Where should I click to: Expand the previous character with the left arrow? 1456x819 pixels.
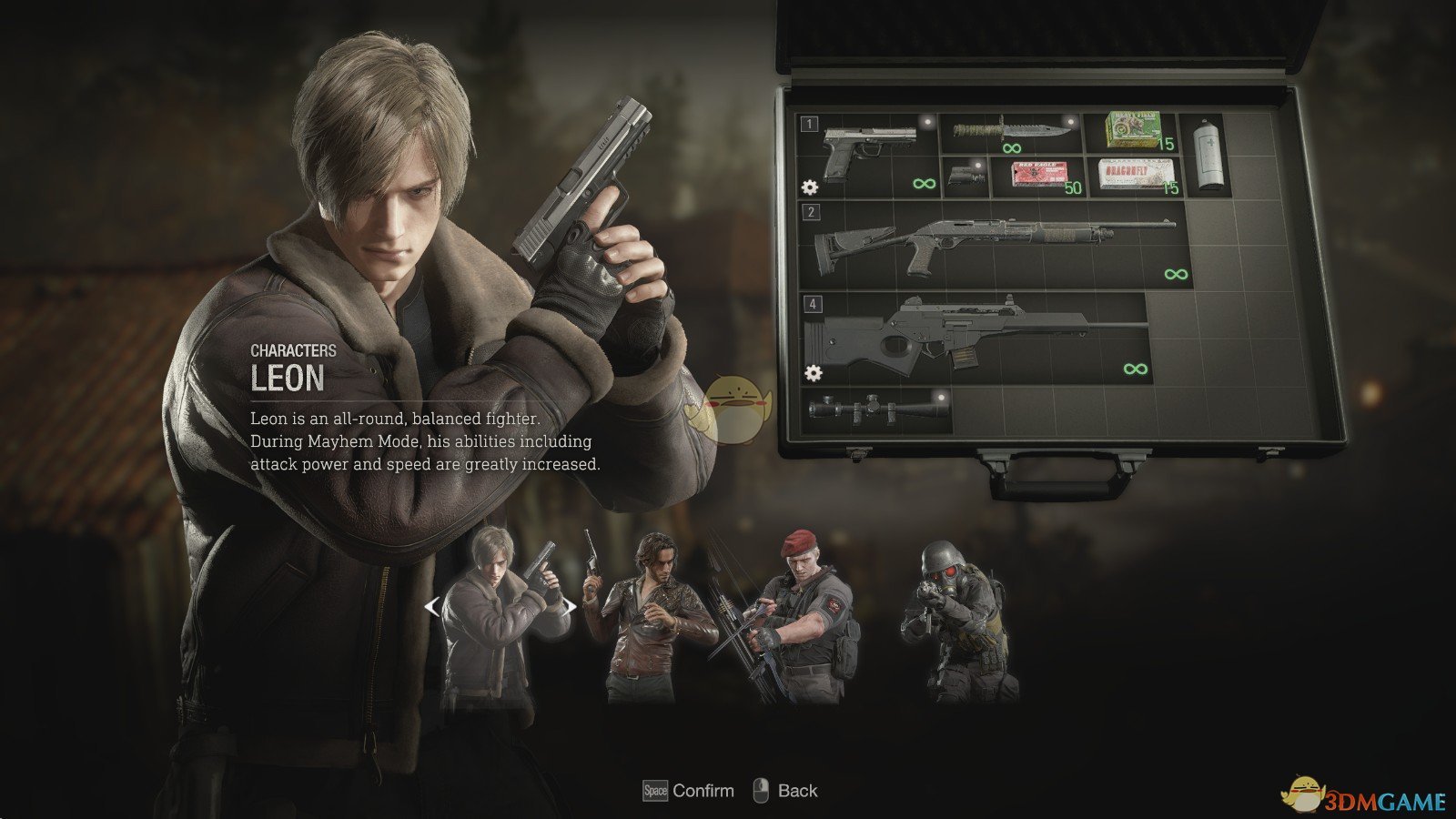tap(431, 606)
